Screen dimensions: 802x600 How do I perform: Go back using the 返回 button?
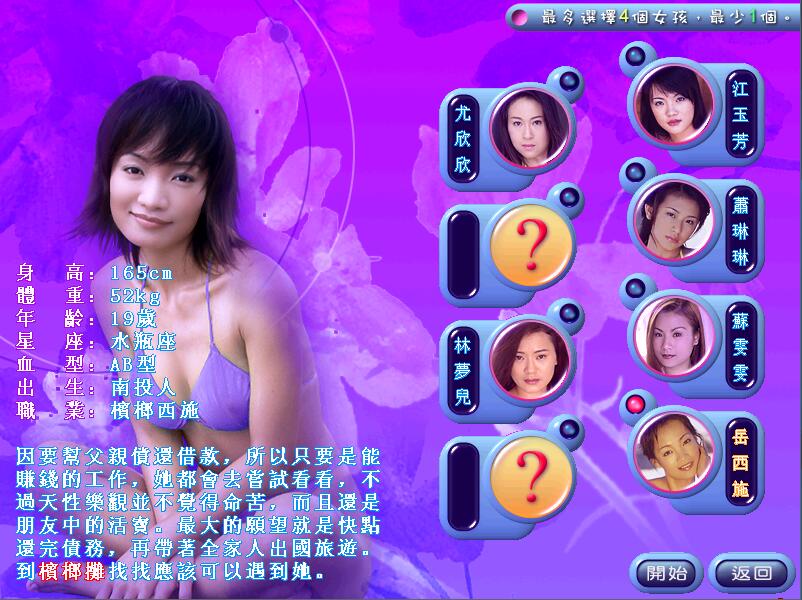pyautogui.click(x=751, y=573)
